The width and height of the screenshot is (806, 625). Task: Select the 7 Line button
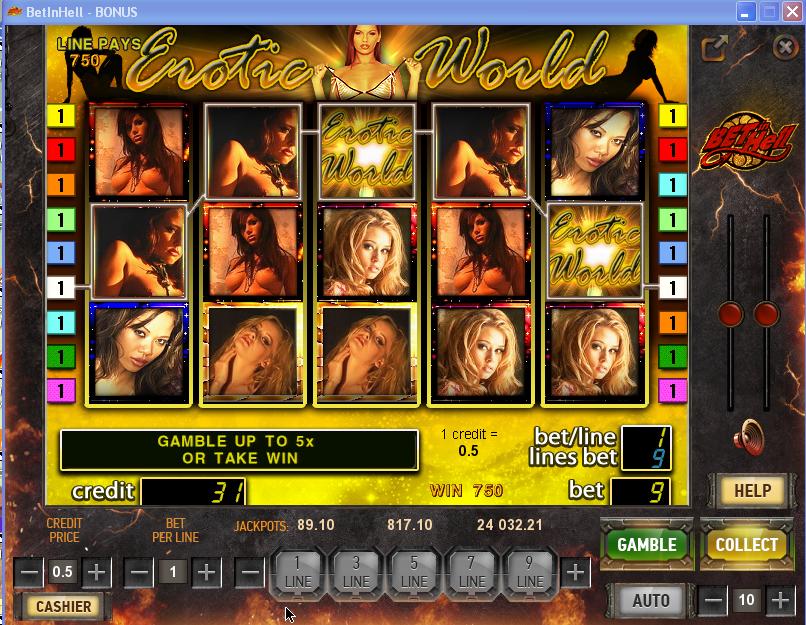(472, 573)
